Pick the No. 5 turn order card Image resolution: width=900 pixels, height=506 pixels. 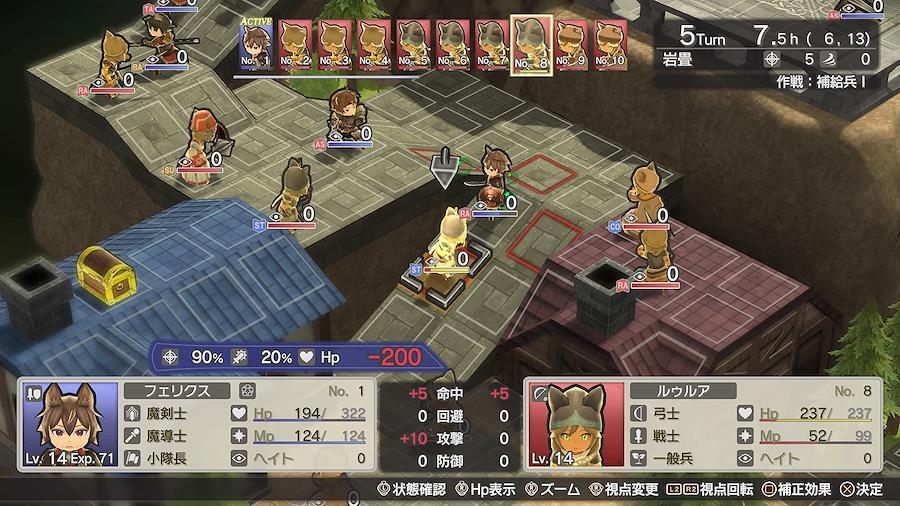tap(413, 45)
